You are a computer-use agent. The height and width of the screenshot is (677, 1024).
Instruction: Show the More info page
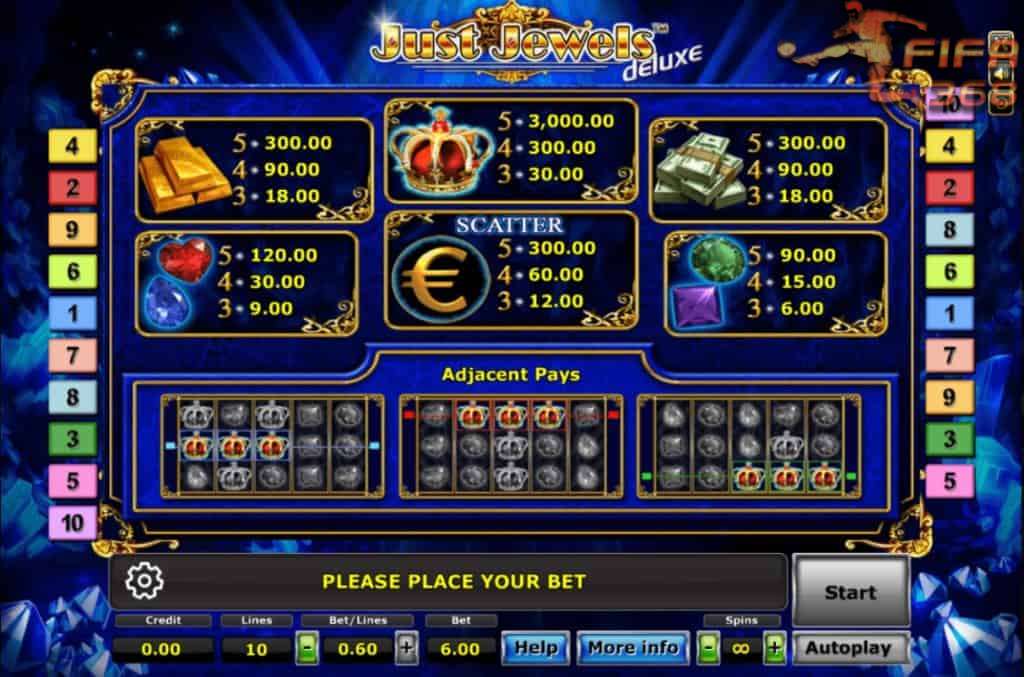pos(632,648)
